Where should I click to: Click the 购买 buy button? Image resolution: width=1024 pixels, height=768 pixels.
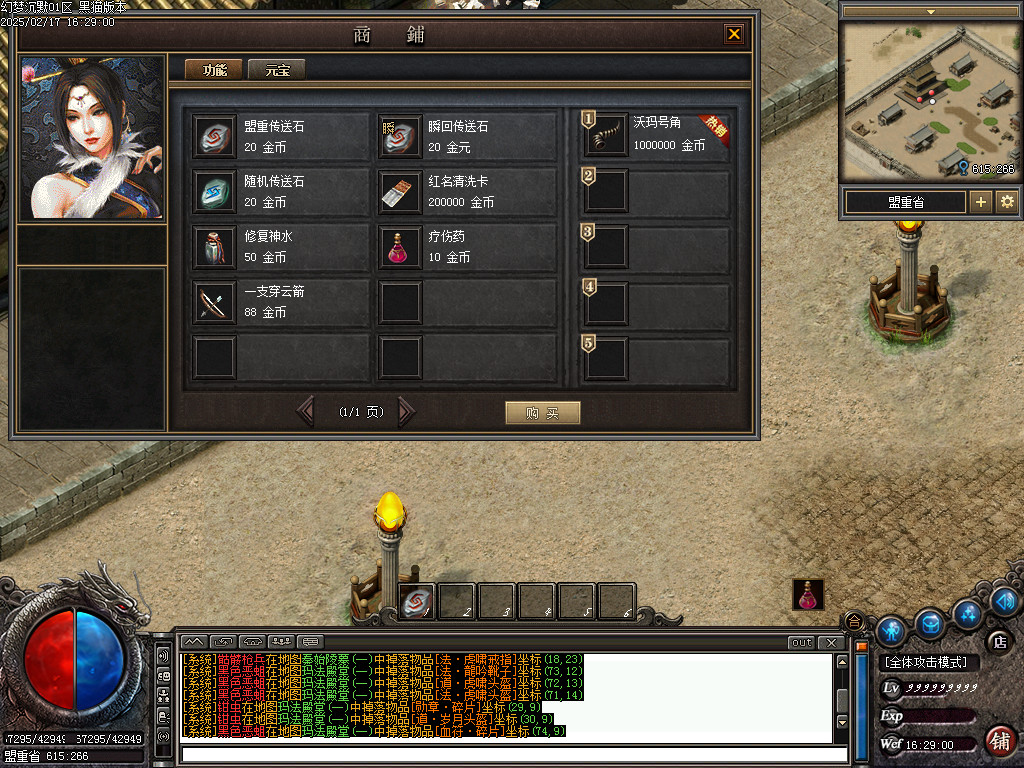pos(542,413)
